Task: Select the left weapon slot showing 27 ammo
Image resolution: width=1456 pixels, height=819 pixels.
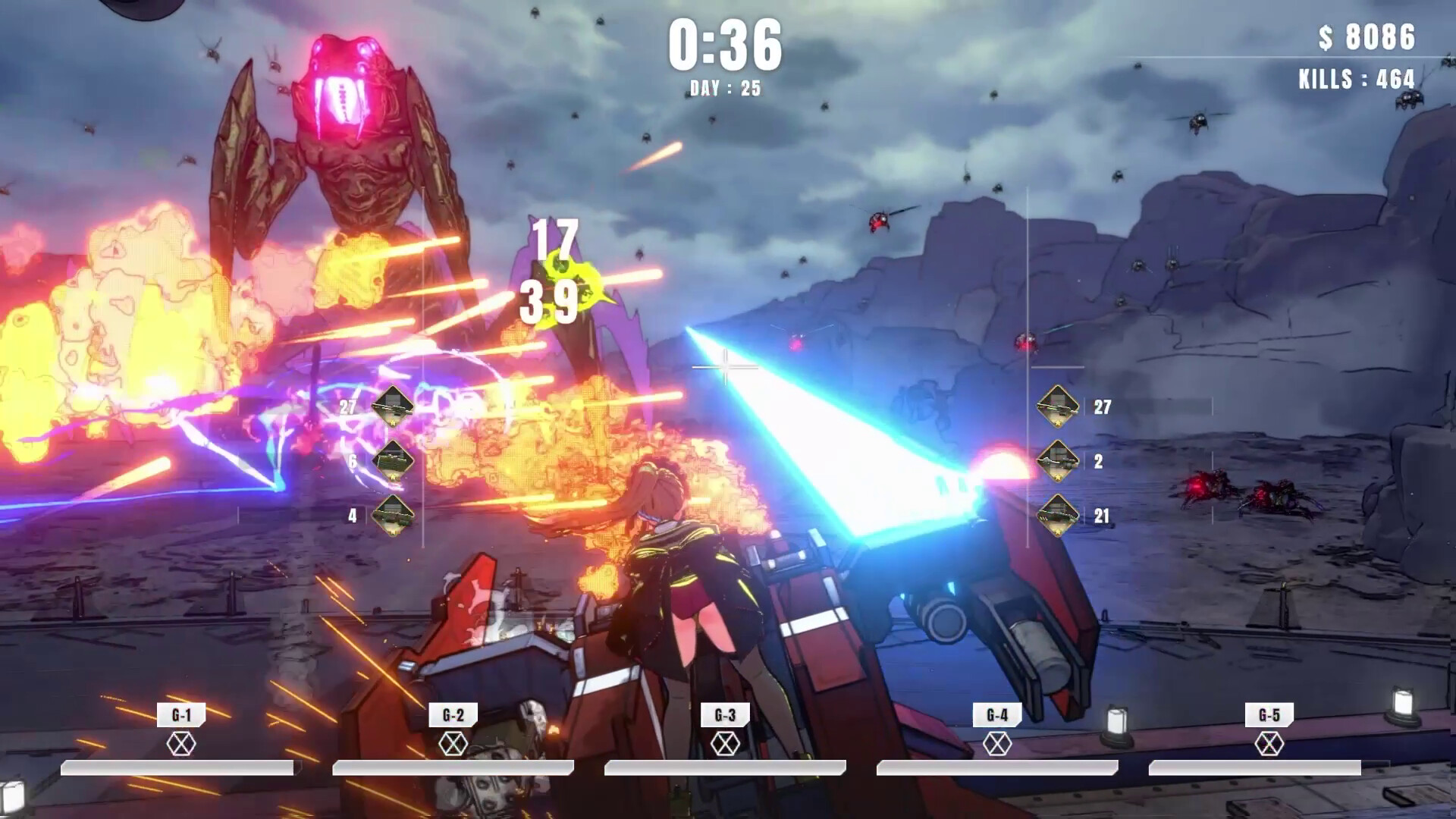Action: (394, 405)
